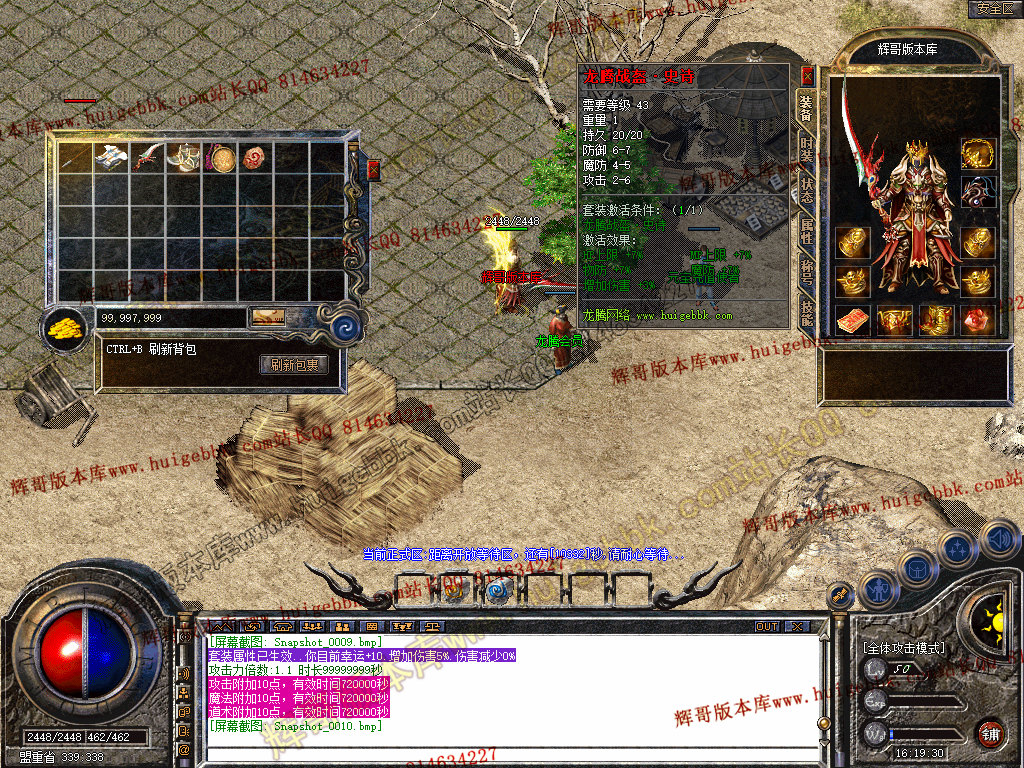Select the red swirl stone item
This screenshot has height=768, width=1024.
(x=257, y=158)
